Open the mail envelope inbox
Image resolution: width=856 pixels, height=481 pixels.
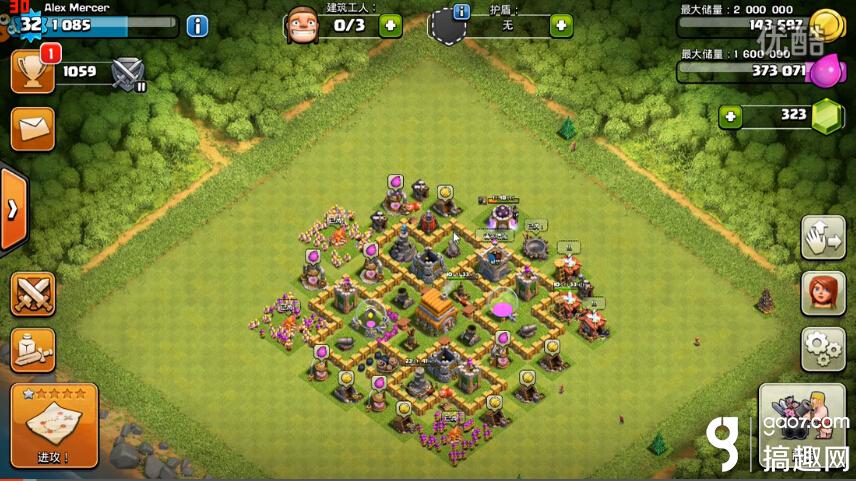[x=32, y=130]
